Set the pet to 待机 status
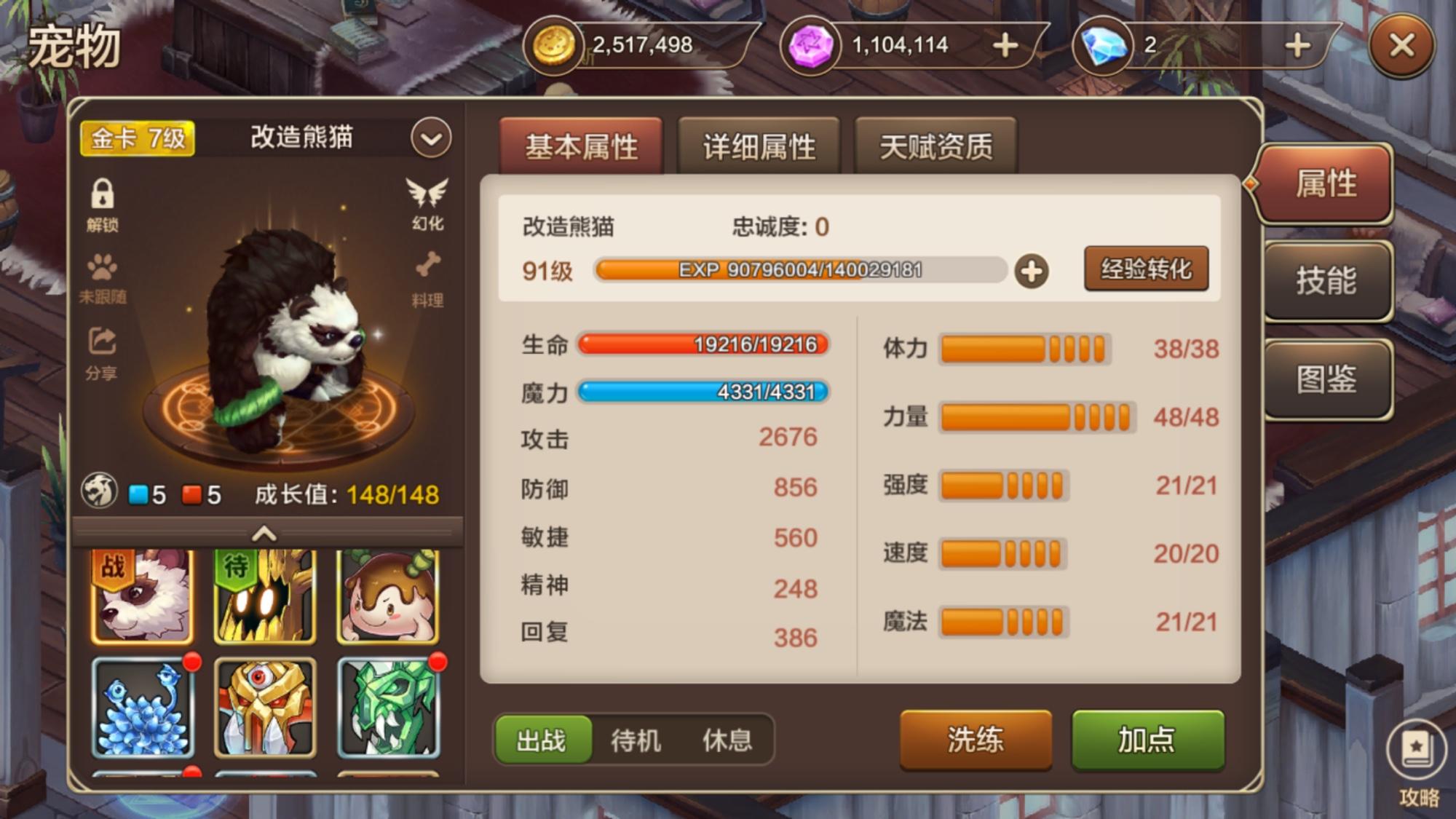Screen dimensions: 1456x819 coord(636,740)
